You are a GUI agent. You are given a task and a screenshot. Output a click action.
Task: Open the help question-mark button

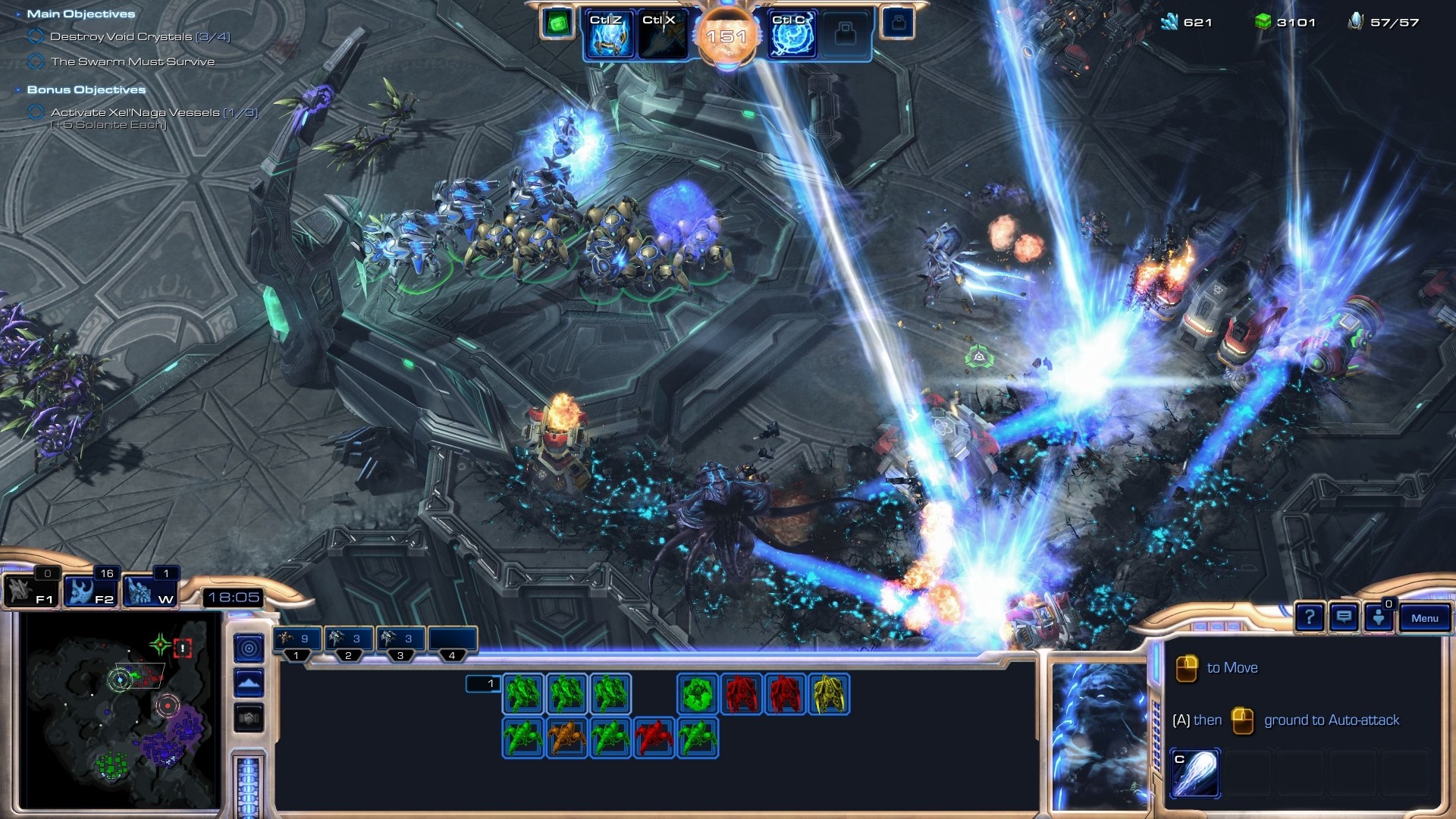point(1310,618)
